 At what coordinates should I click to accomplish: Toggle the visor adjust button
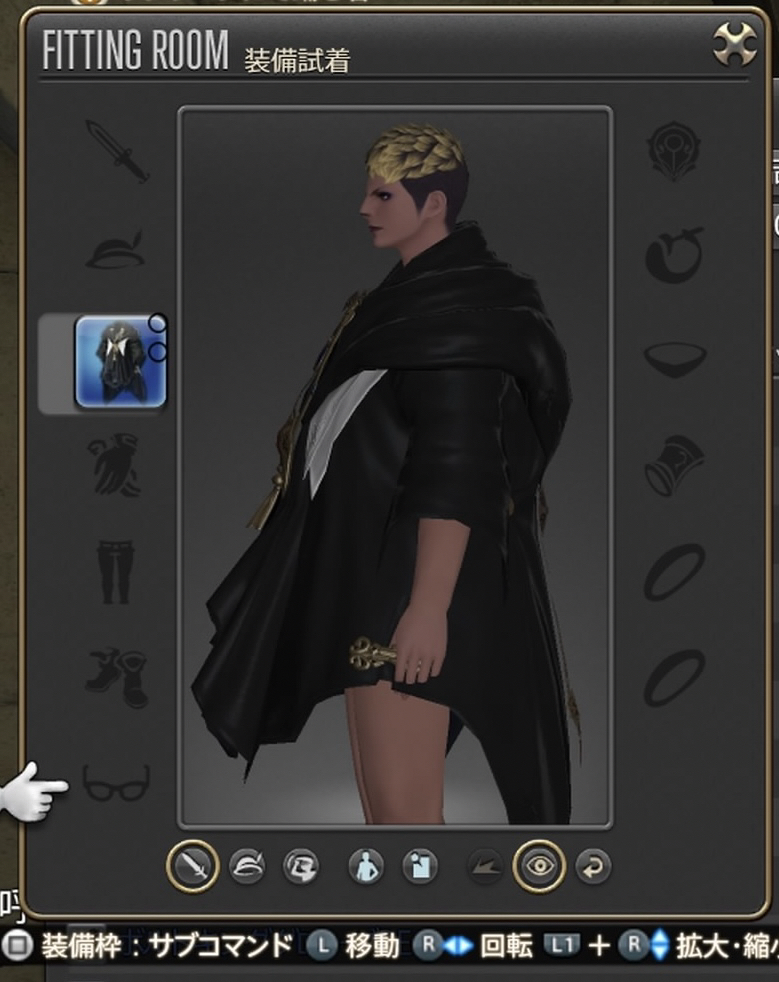[x=300, y=866]
